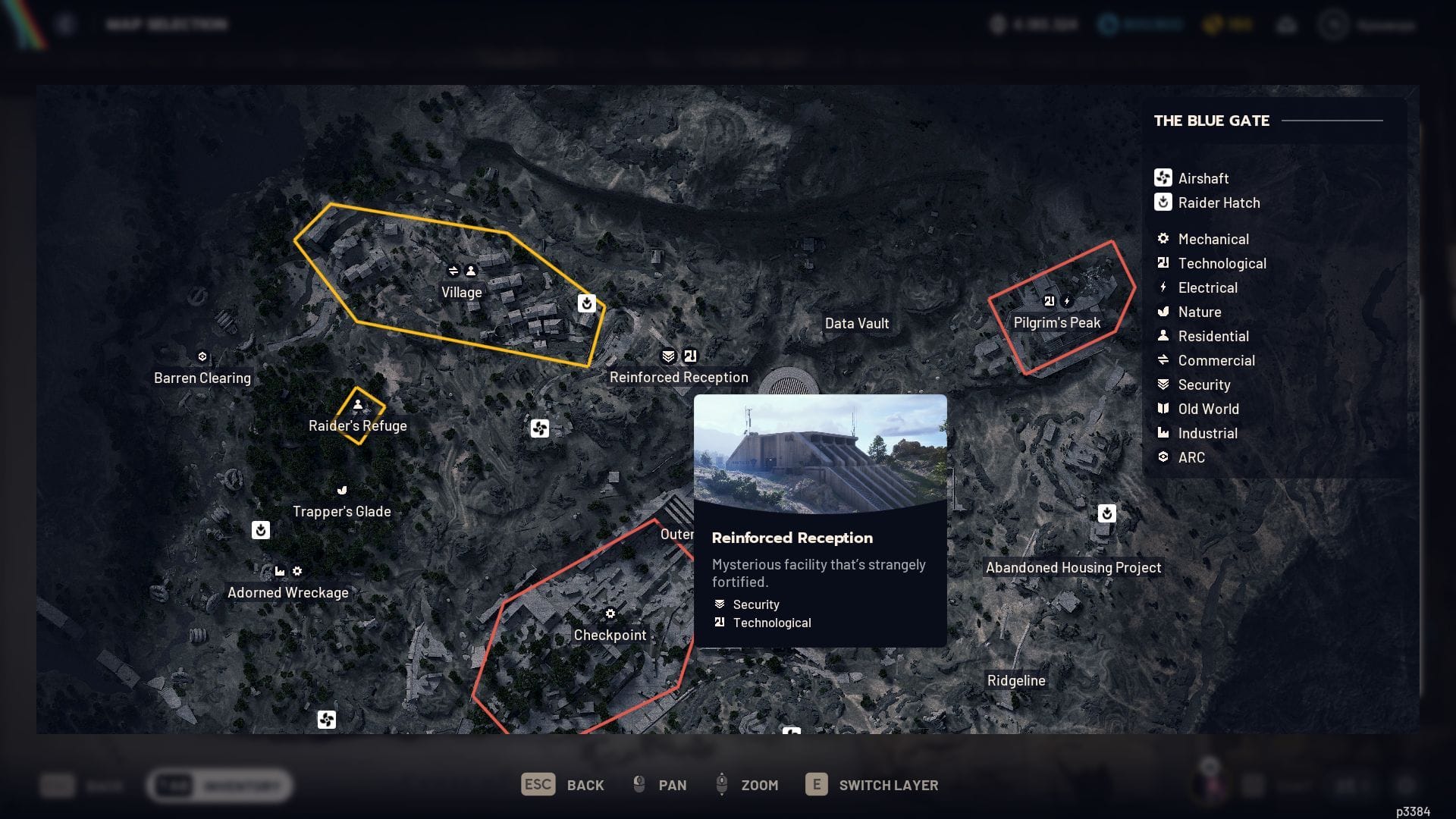Select the Ridgeline location label
The image size is (1456, 819).
[1016, 681]
